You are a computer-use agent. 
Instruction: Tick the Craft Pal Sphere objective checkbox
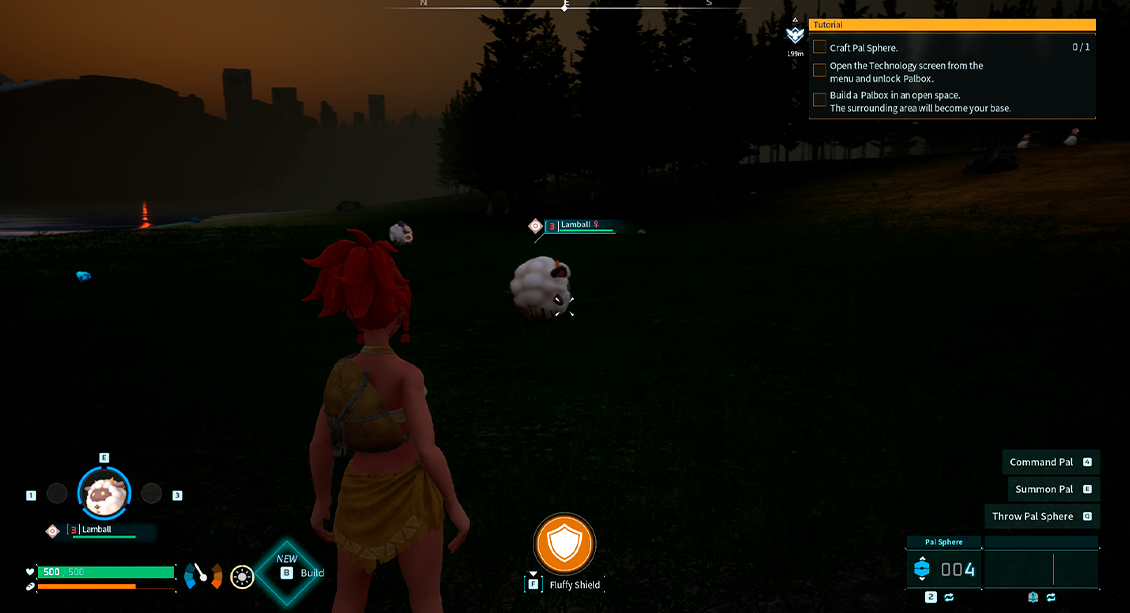click(820, 47)
